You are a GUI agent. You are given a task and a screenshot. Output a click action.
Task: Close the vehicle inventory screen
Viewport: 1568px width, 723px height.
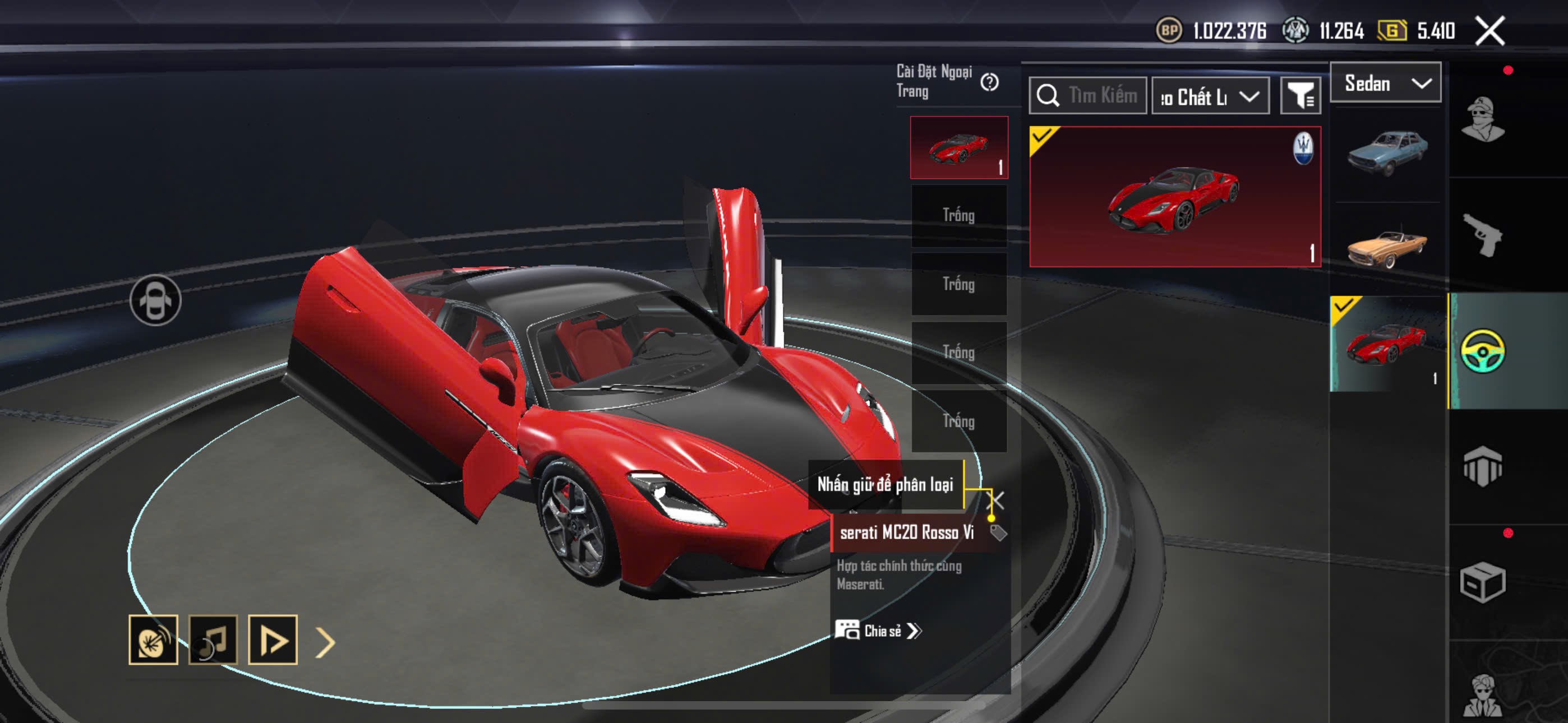(x=1489, y=31)
